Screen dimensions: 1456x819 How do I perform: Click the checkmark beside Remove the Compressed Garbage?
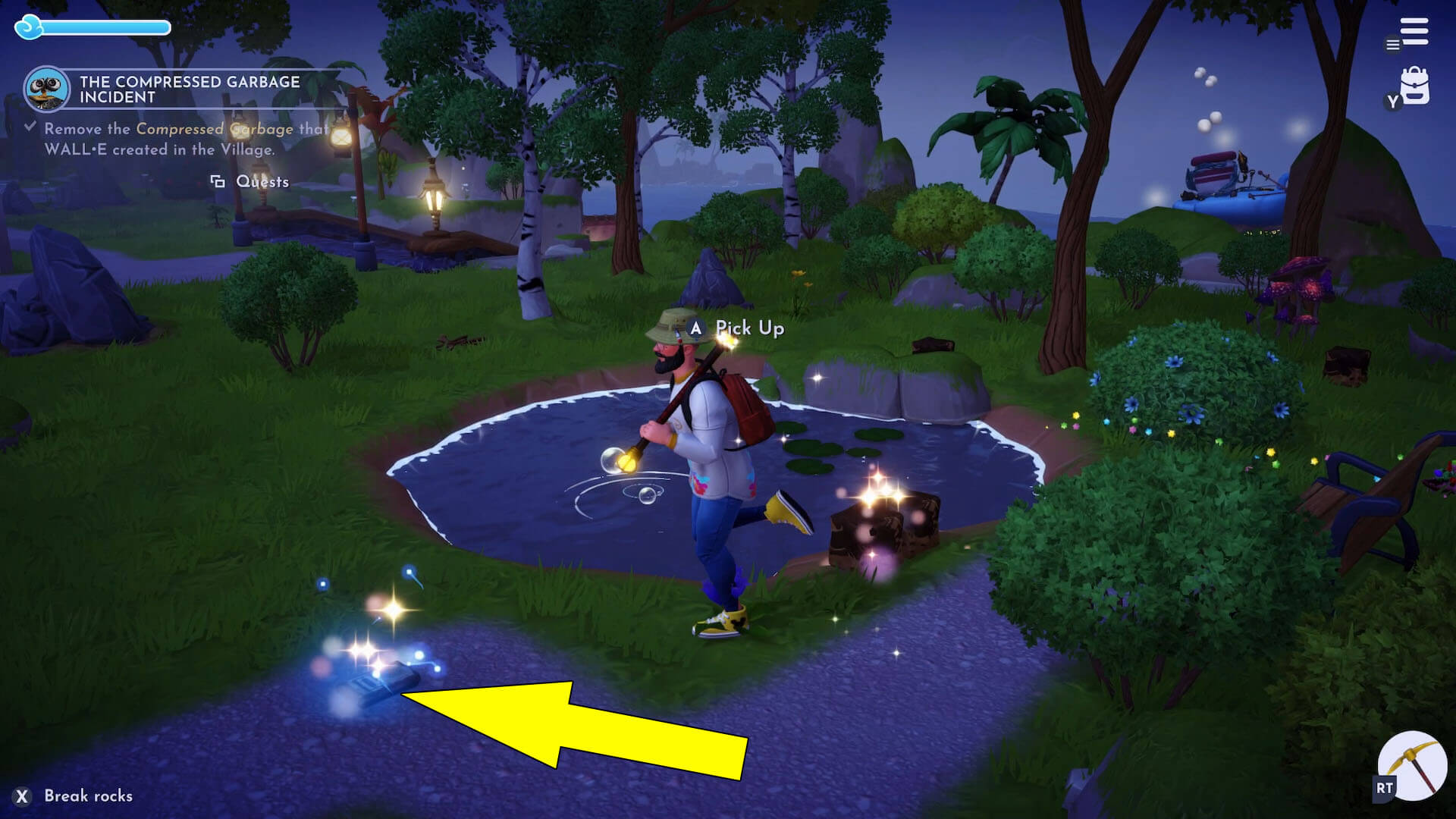point(30,127)
